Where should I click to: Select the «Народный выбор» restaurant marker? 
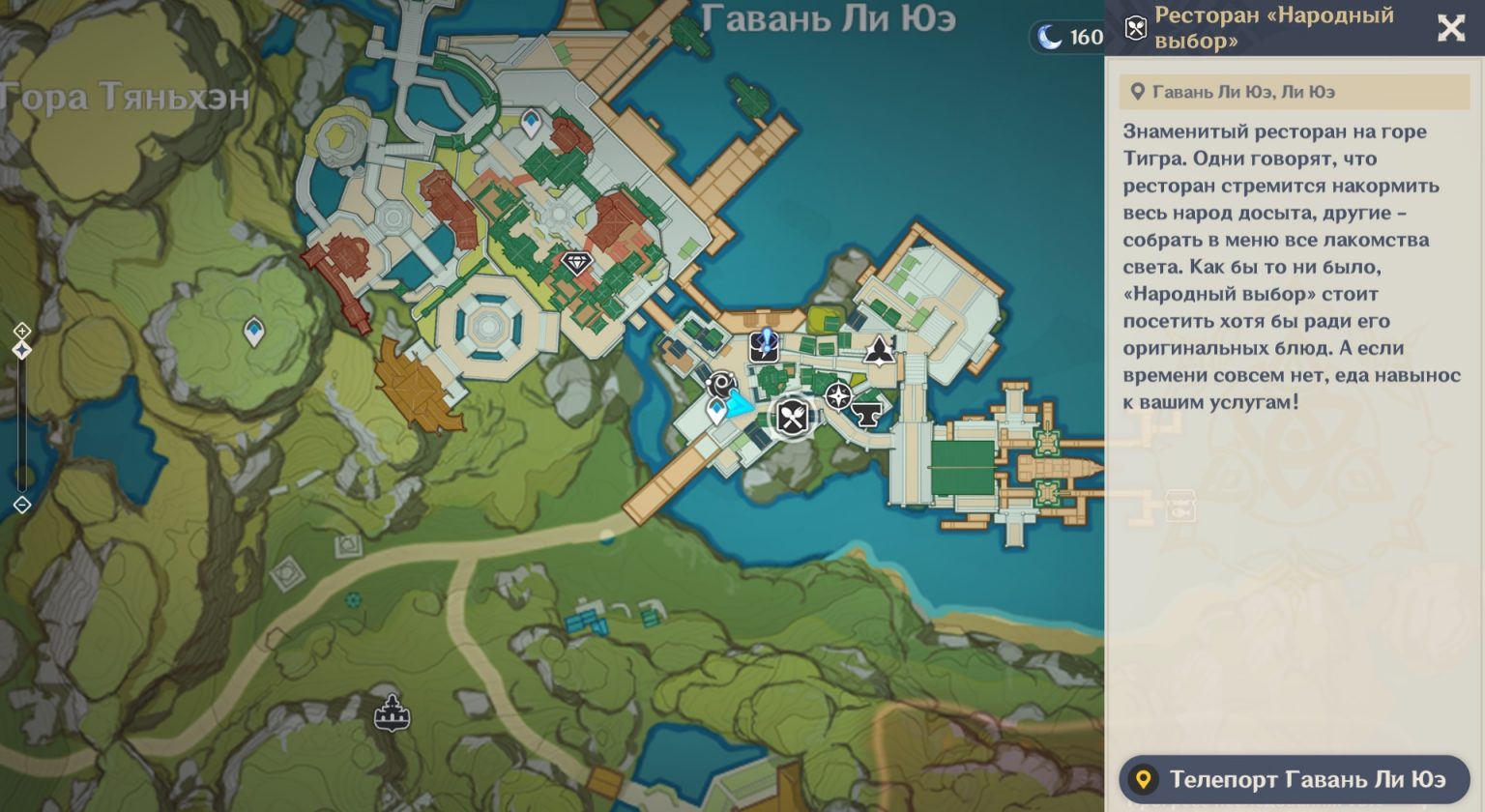tap(791, 418)
